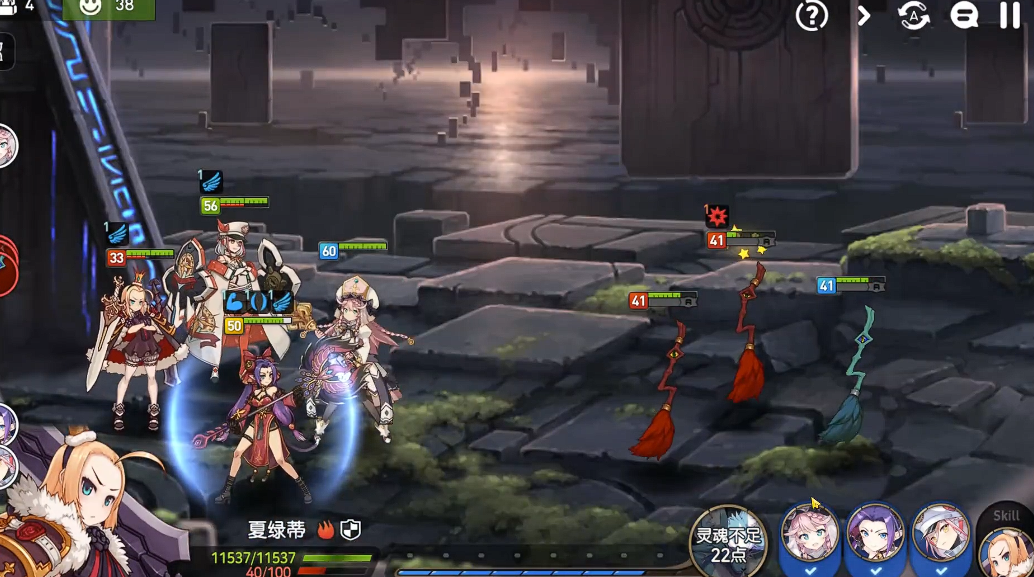This screenshot has width=1034, height=577.
Task: Click the shield class icon beside 夏绿蒂
Action: 350,530
